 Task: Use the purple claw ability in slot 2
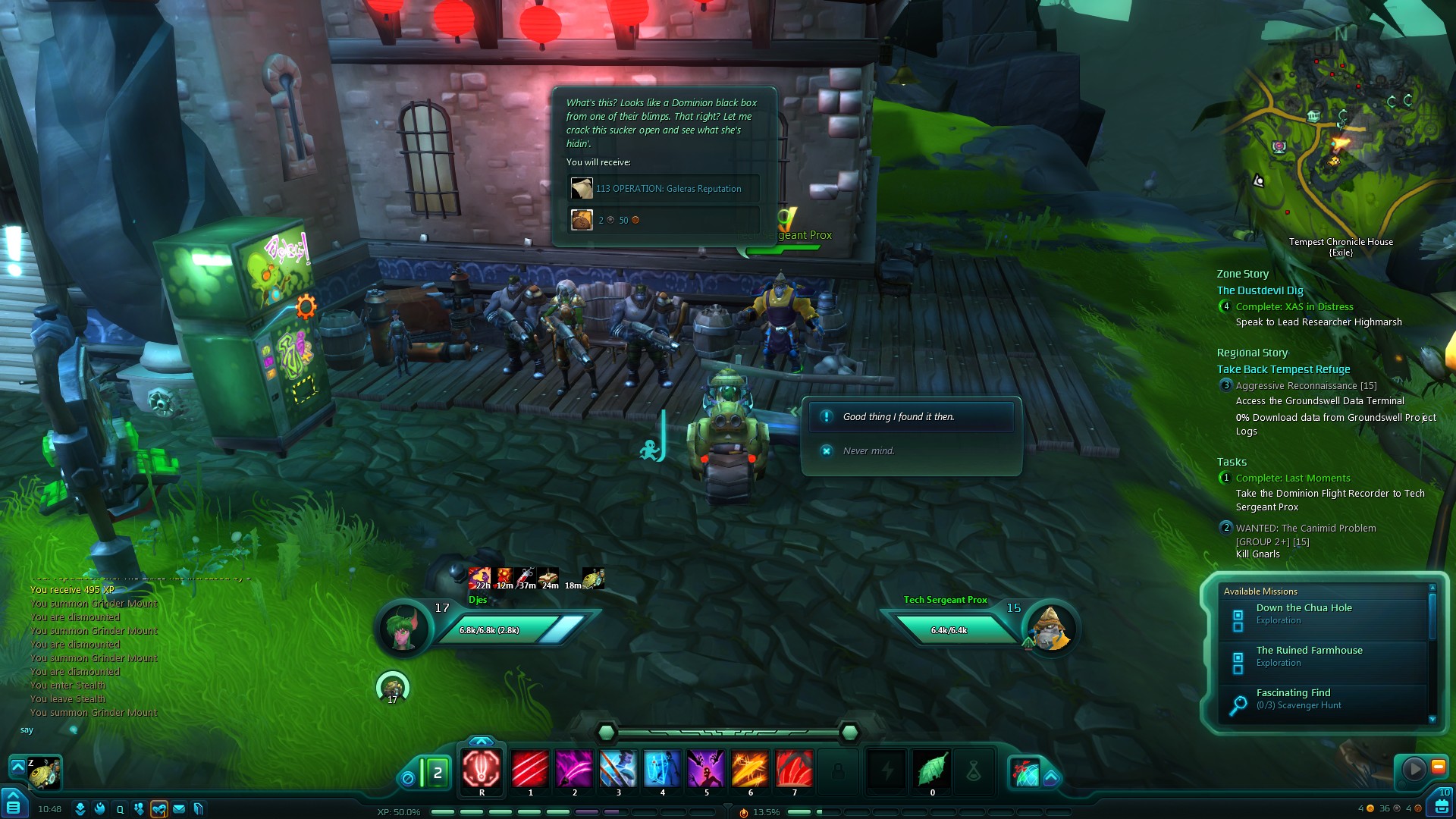tap(574, 769)
